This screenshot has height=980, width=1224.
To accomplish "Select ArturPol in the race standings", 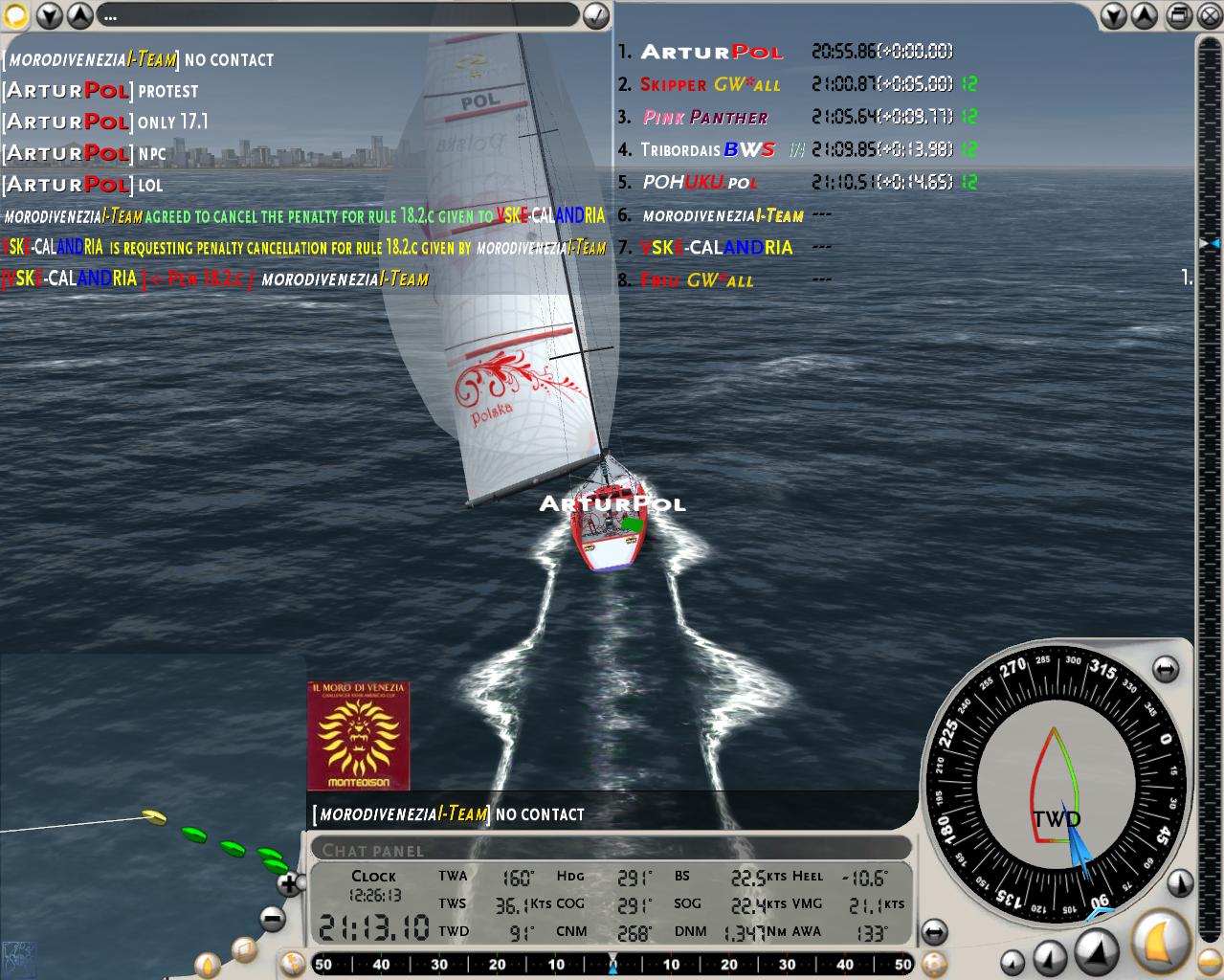I will pos(711,53).
